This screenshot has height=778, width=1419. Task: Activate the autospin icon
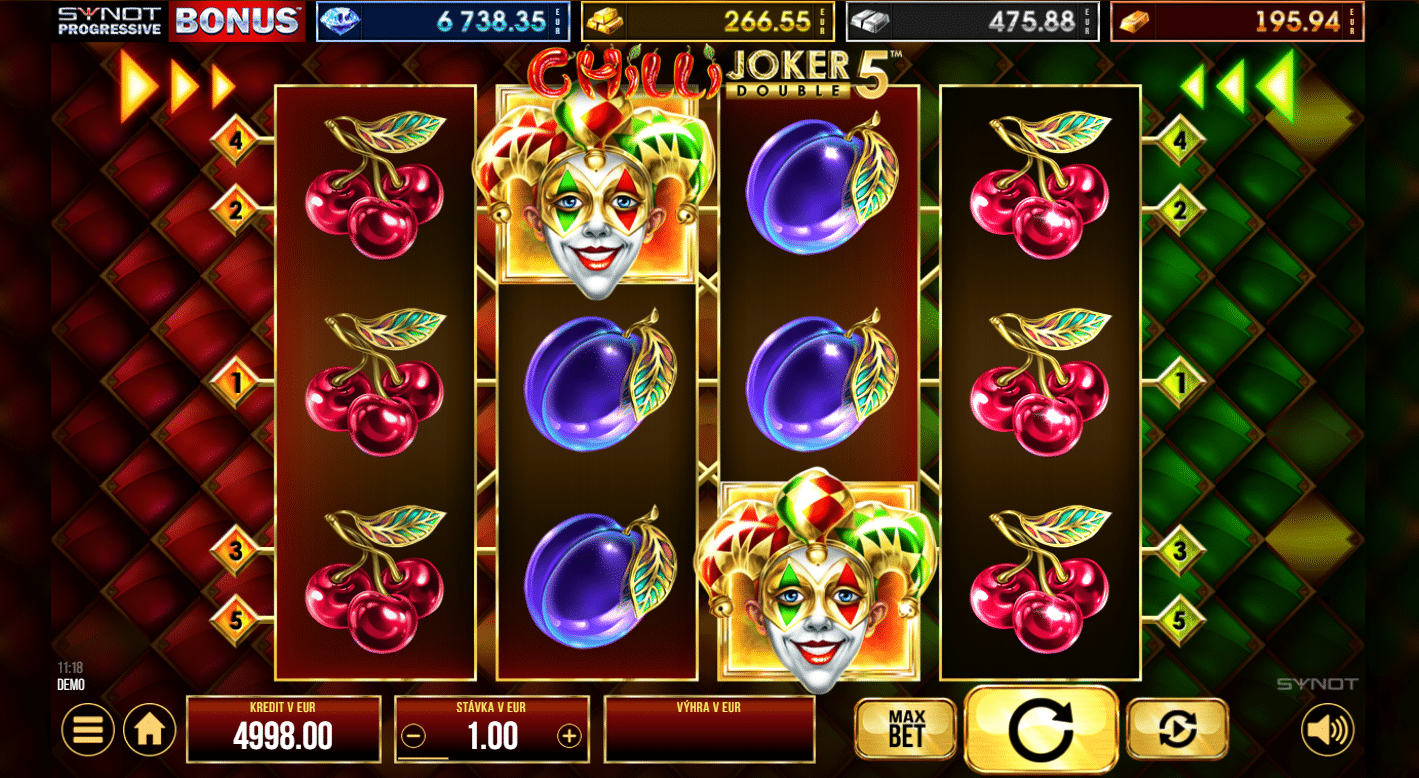(1177, 728)
